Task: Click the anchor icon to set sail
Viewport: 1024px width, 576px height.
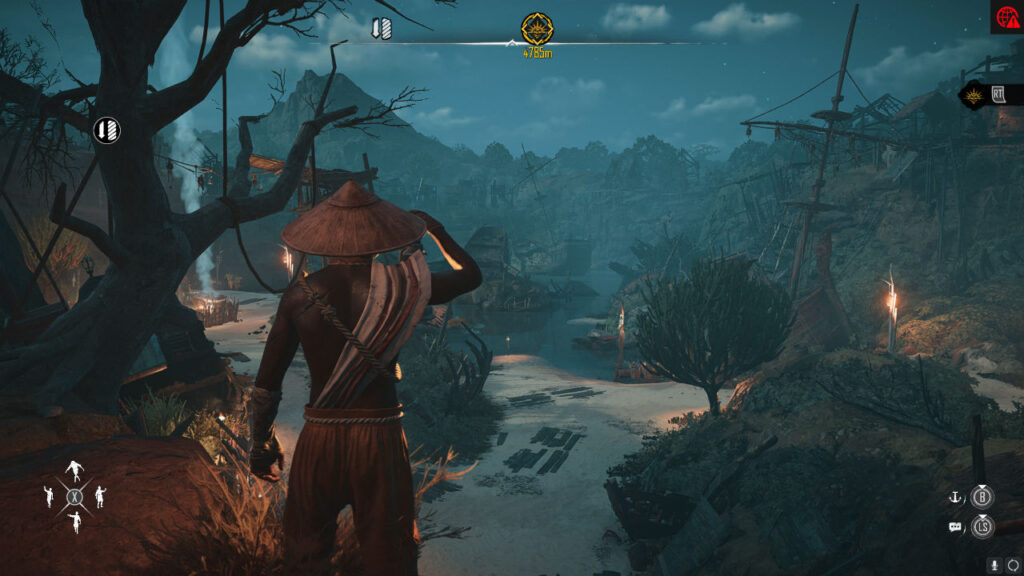Action: pos(956,496)
